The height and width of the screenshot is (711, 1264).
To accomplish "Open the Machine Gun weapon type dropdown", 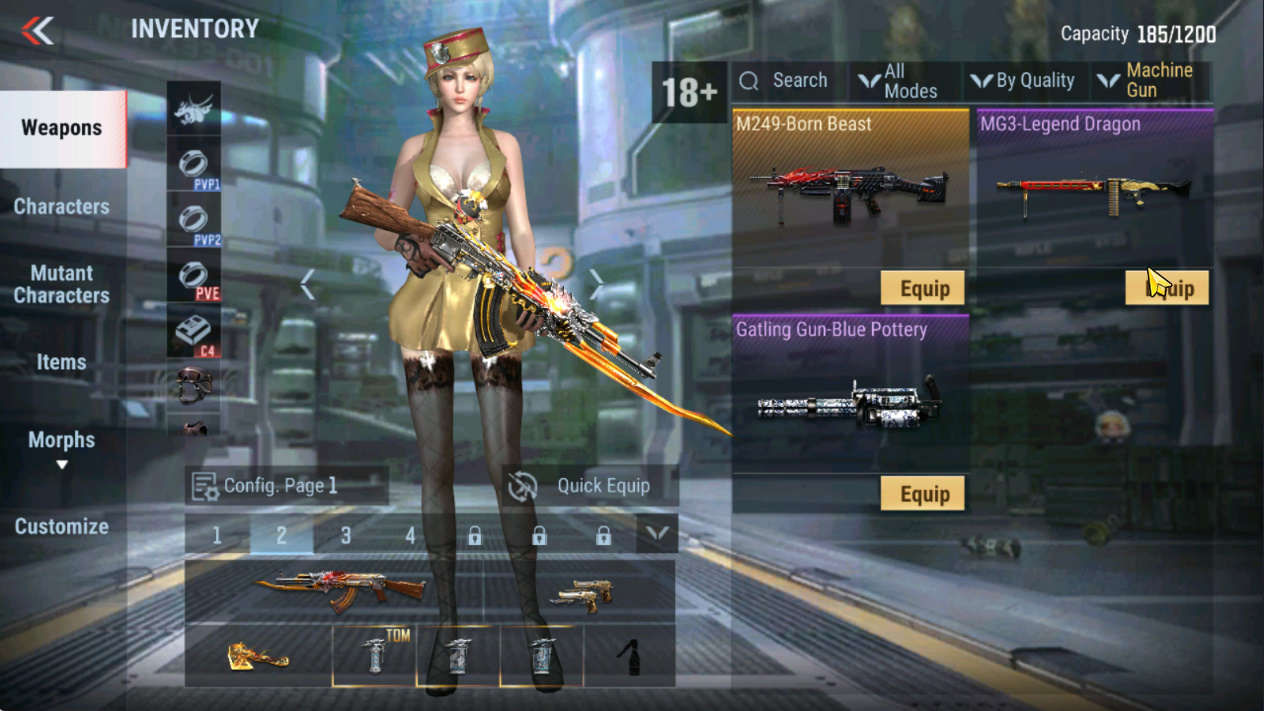I will pyautogui.click(x=1150, y=81).
